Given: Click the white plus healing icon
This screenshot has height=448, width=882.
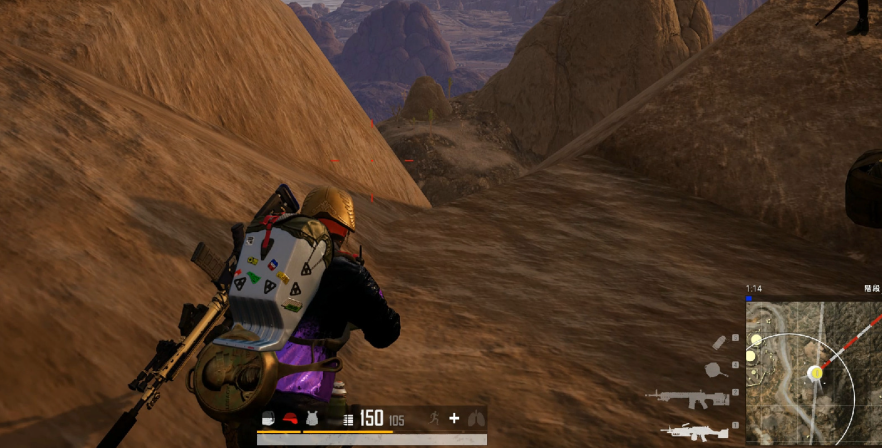Looking at the screenshot, I should tap(454, 419).
